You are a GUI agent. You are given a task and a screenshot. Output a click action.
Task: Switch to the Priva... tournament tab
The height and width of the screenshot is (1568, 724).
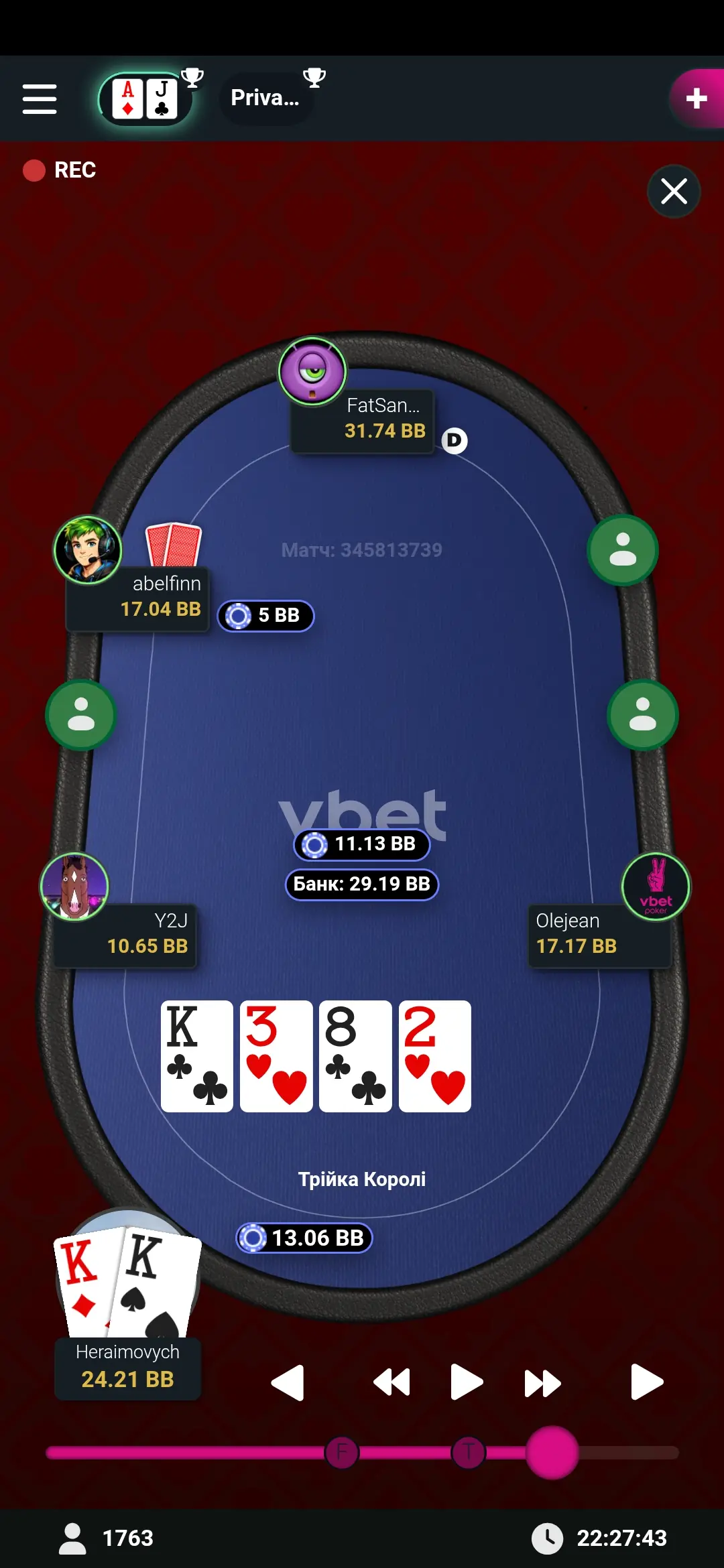click(x=266, y=99)
